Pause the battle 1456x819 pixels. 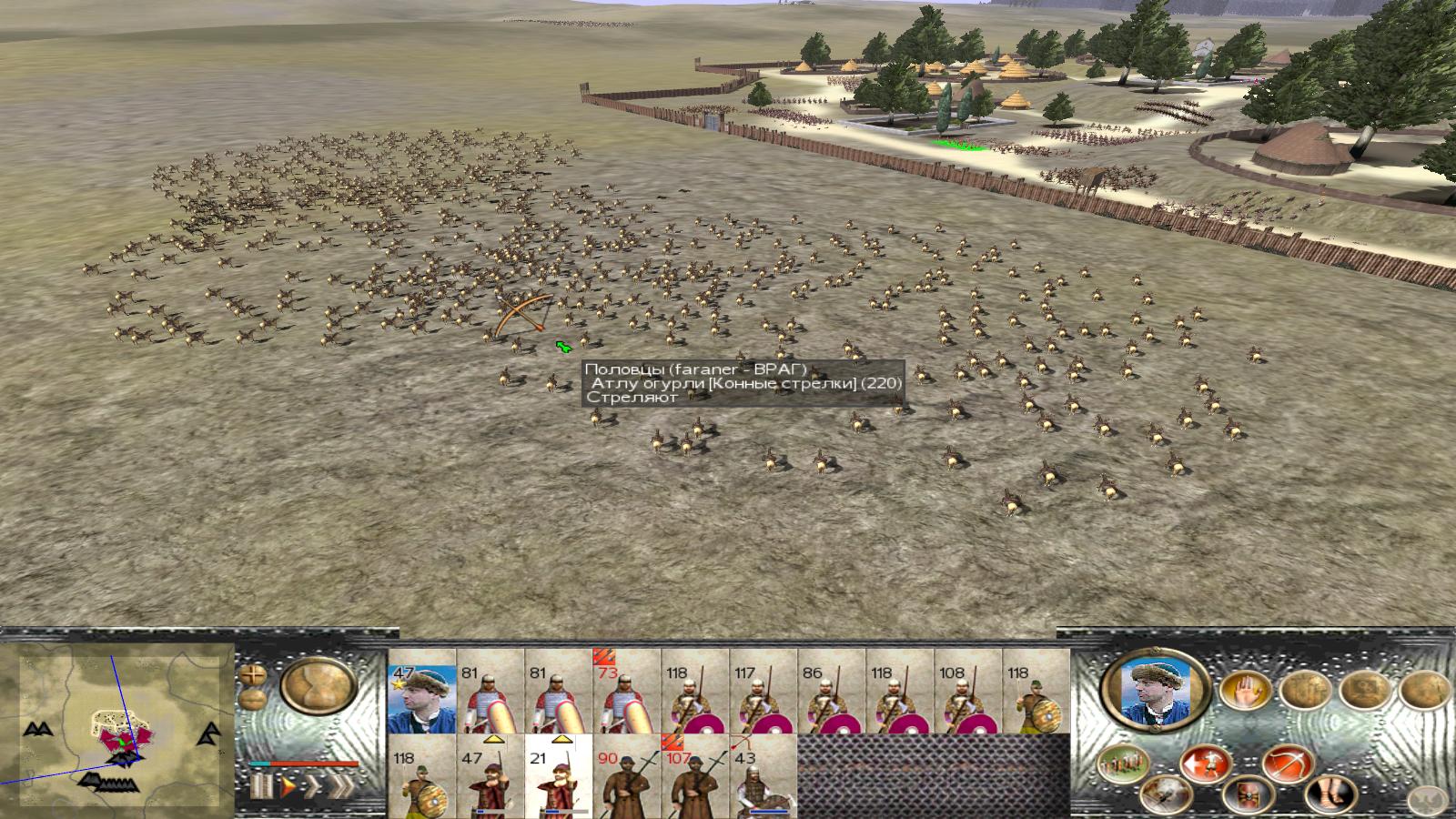[x=262, y=785]
